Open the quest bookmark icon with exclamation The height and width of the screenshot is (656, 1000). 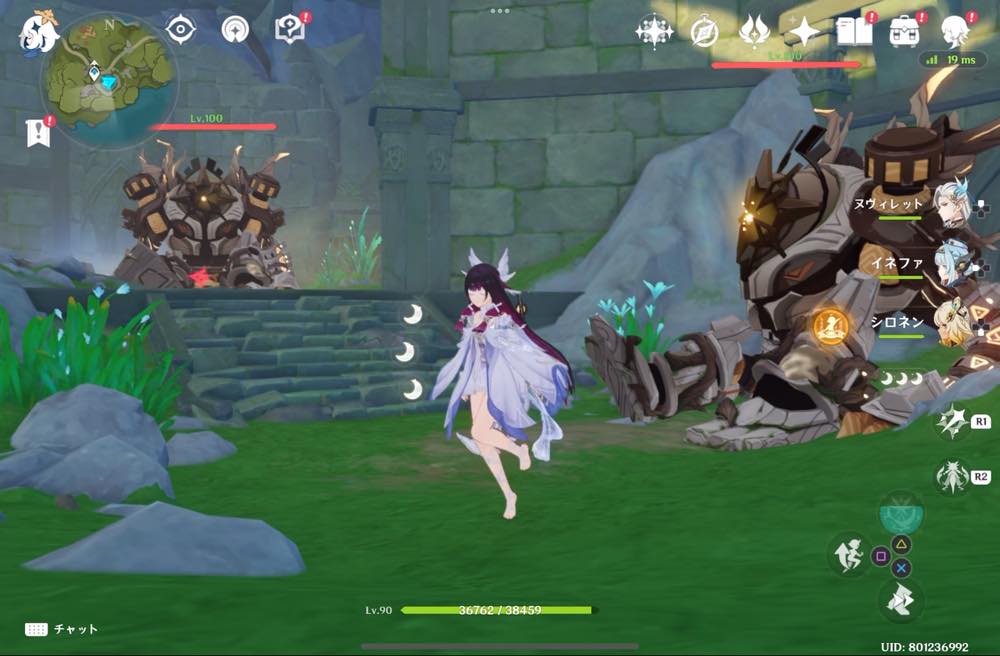tap(38, 132)
